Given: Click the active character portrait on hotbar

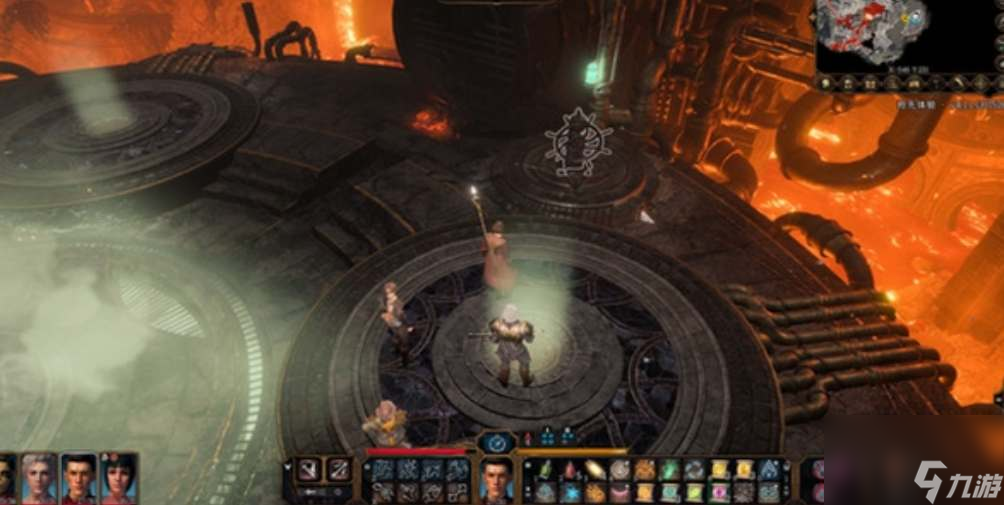Looking at the screenshot, I should point(496,479).
